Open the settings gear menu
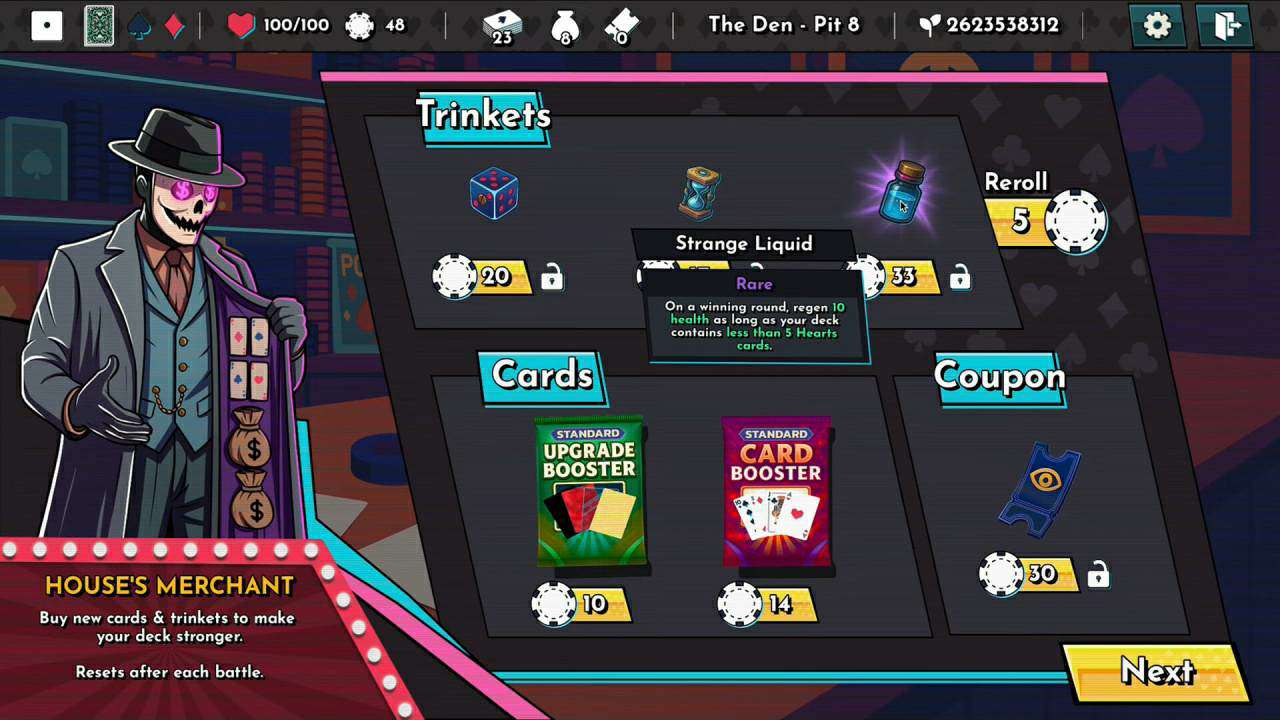This screenshot has height=720, width=1280. pos(1157,26)
